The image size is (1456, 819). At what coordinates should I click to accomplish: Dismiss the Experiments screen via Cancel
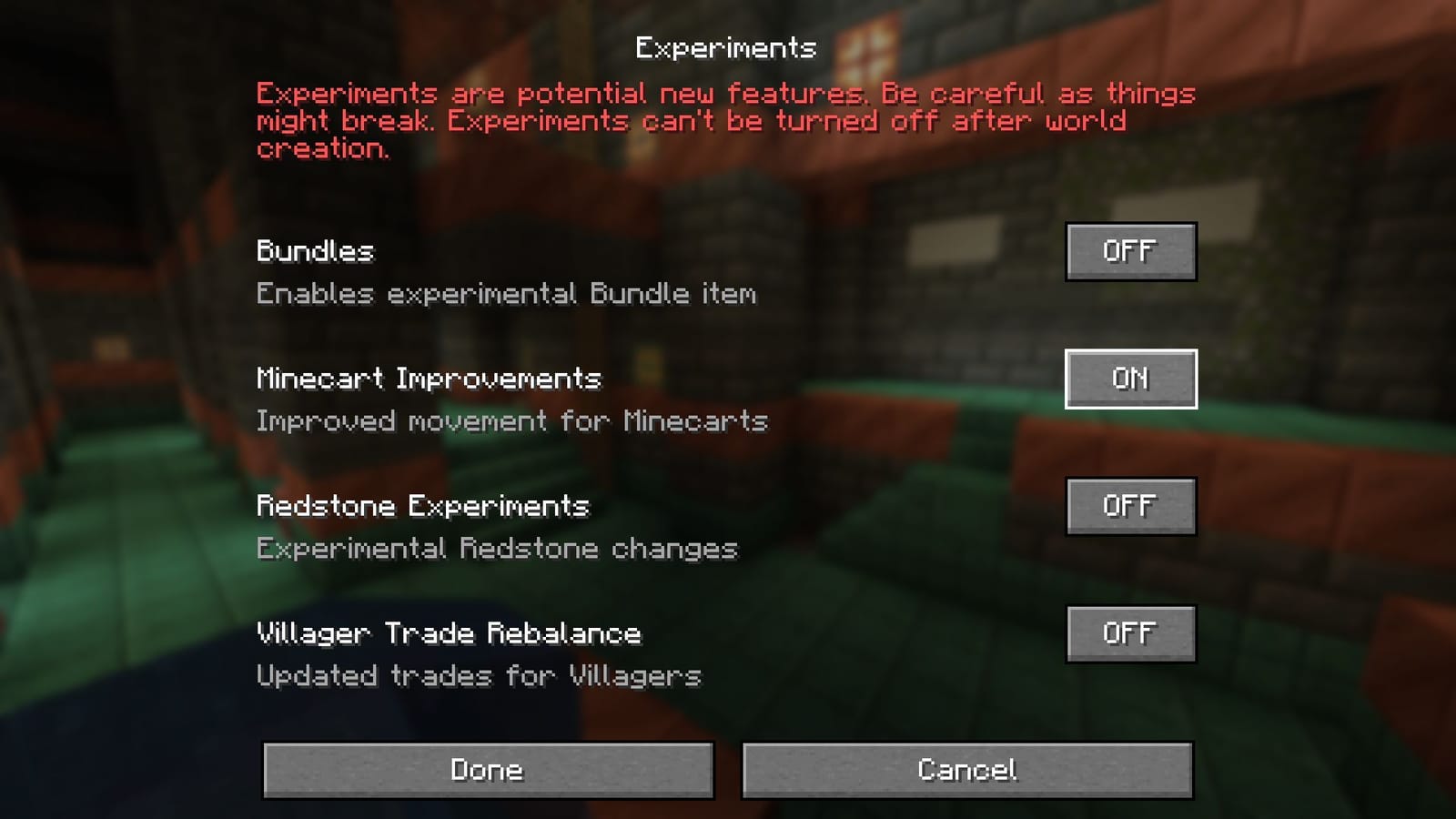(967, 769)
